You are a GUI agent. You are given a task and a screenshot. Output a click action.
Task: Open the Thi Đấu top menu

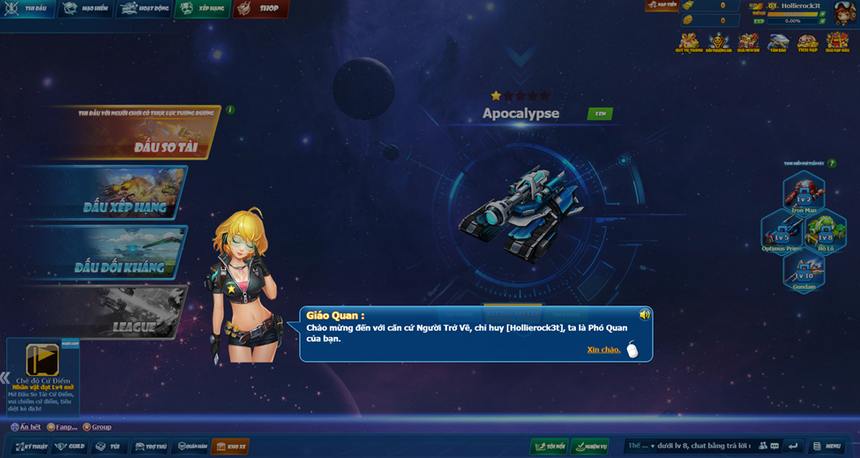tap(29, 9)
